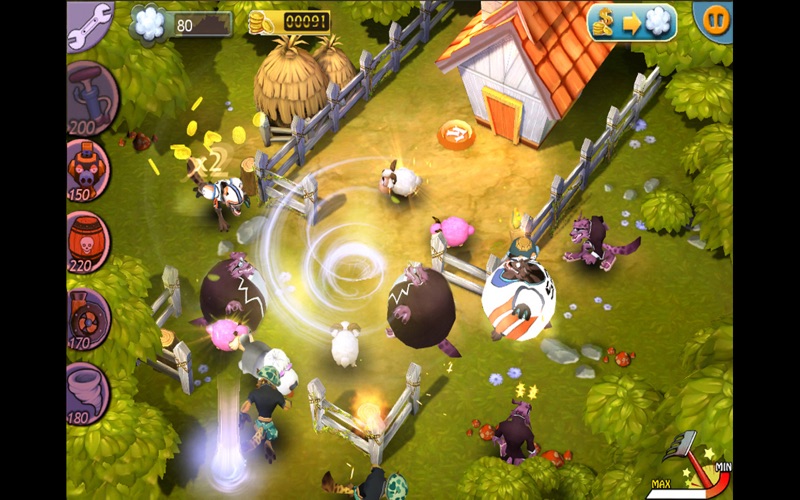Select the 200-cost pump trap
This screenshot has width=800, height=500.
91,98
